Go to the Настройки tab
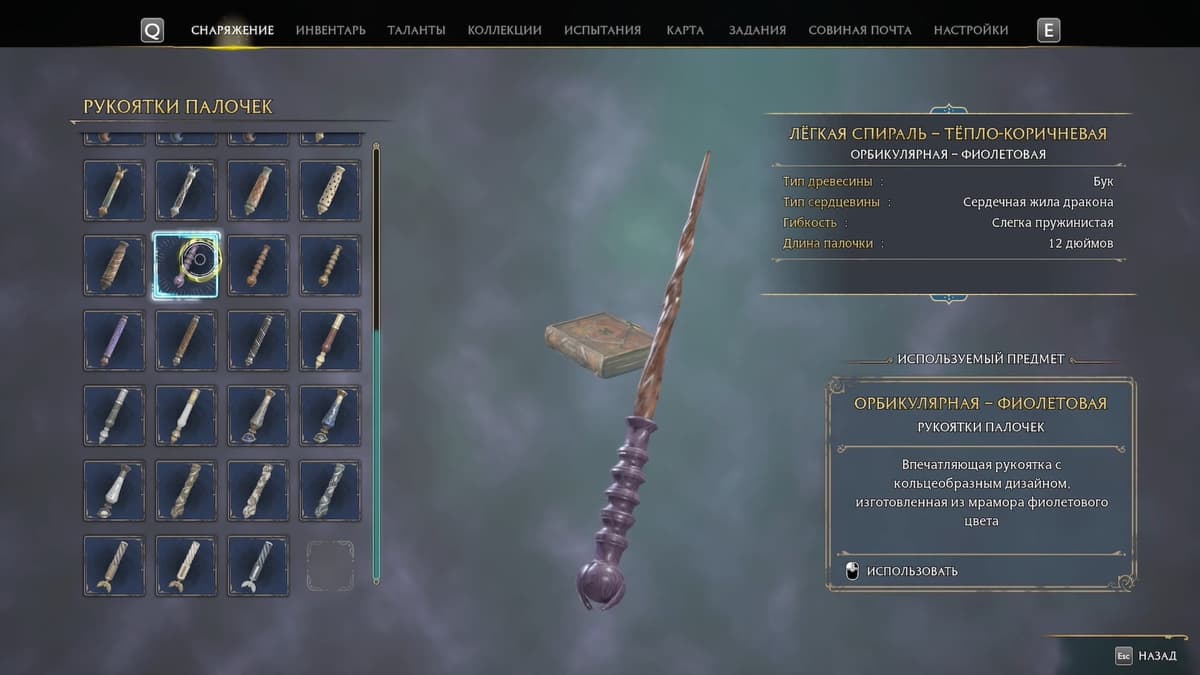This screenshot has width=1200, height=675. (x=970, y=30)
